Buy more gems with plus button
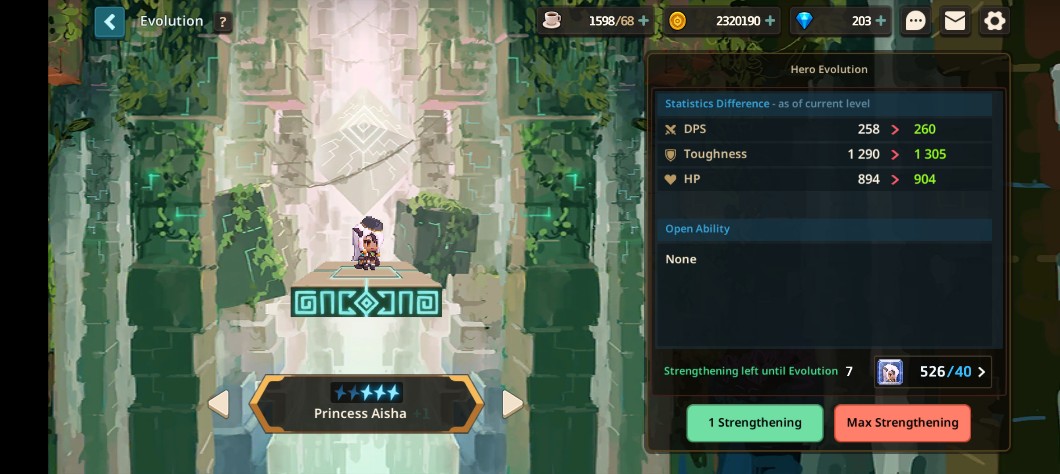The height and width of the screenshot is (474, 1060). click(880, 20)
